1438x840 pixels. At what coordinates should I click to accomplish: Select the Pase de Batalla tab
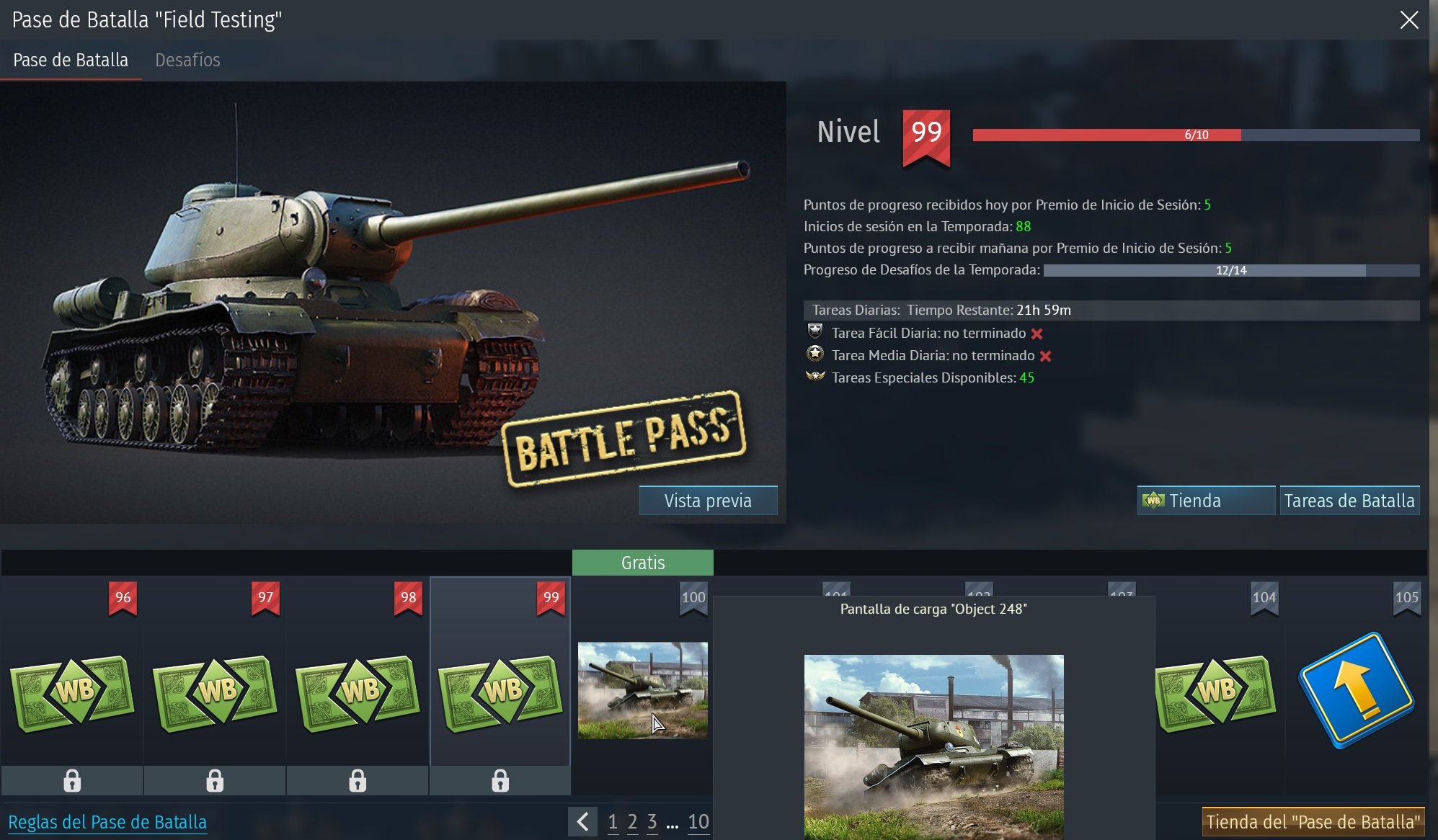(70, 60)
